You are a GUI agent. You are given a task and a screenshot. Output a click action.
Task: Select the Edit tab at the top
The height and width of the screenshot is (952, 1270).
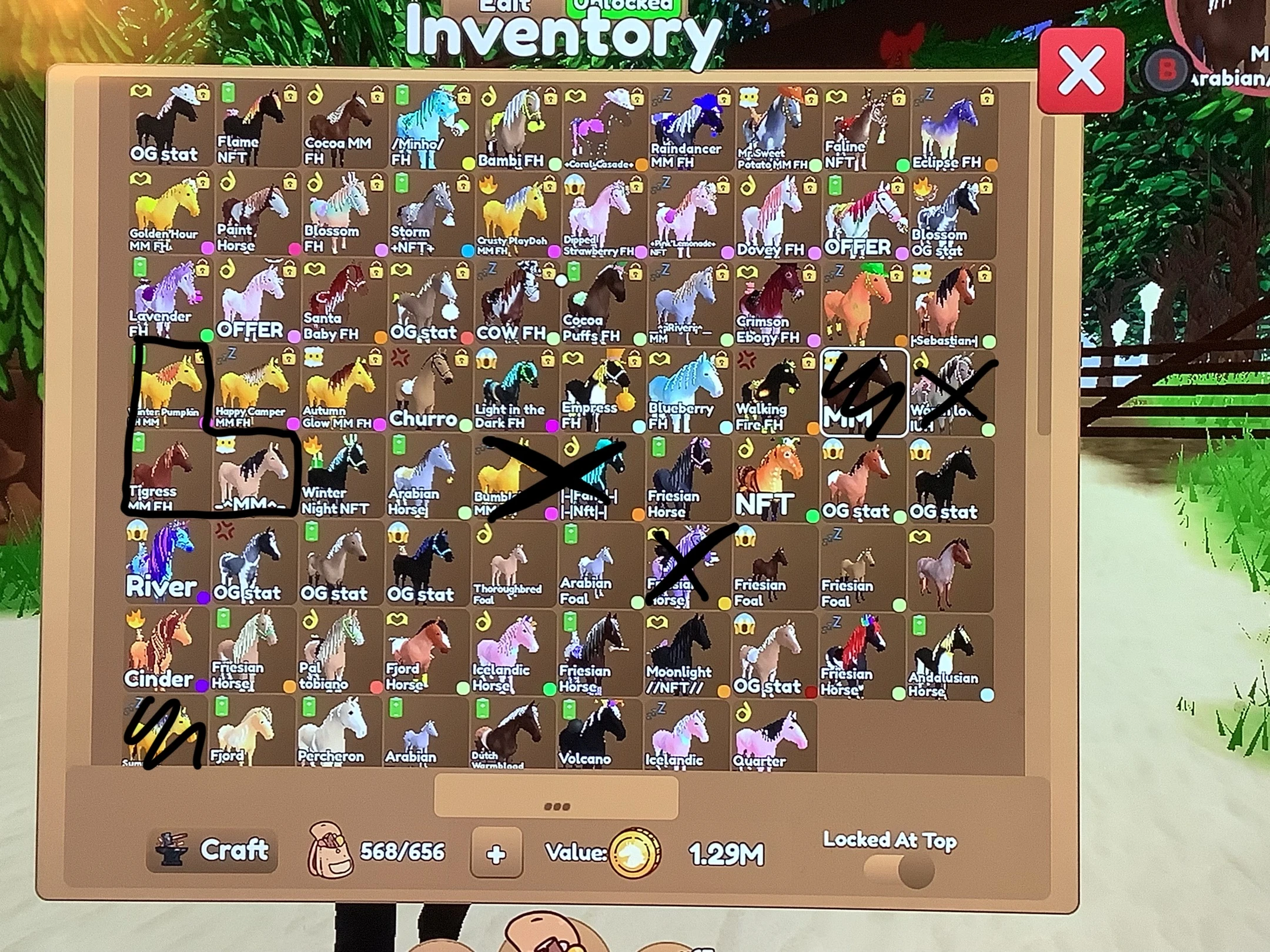504,6
